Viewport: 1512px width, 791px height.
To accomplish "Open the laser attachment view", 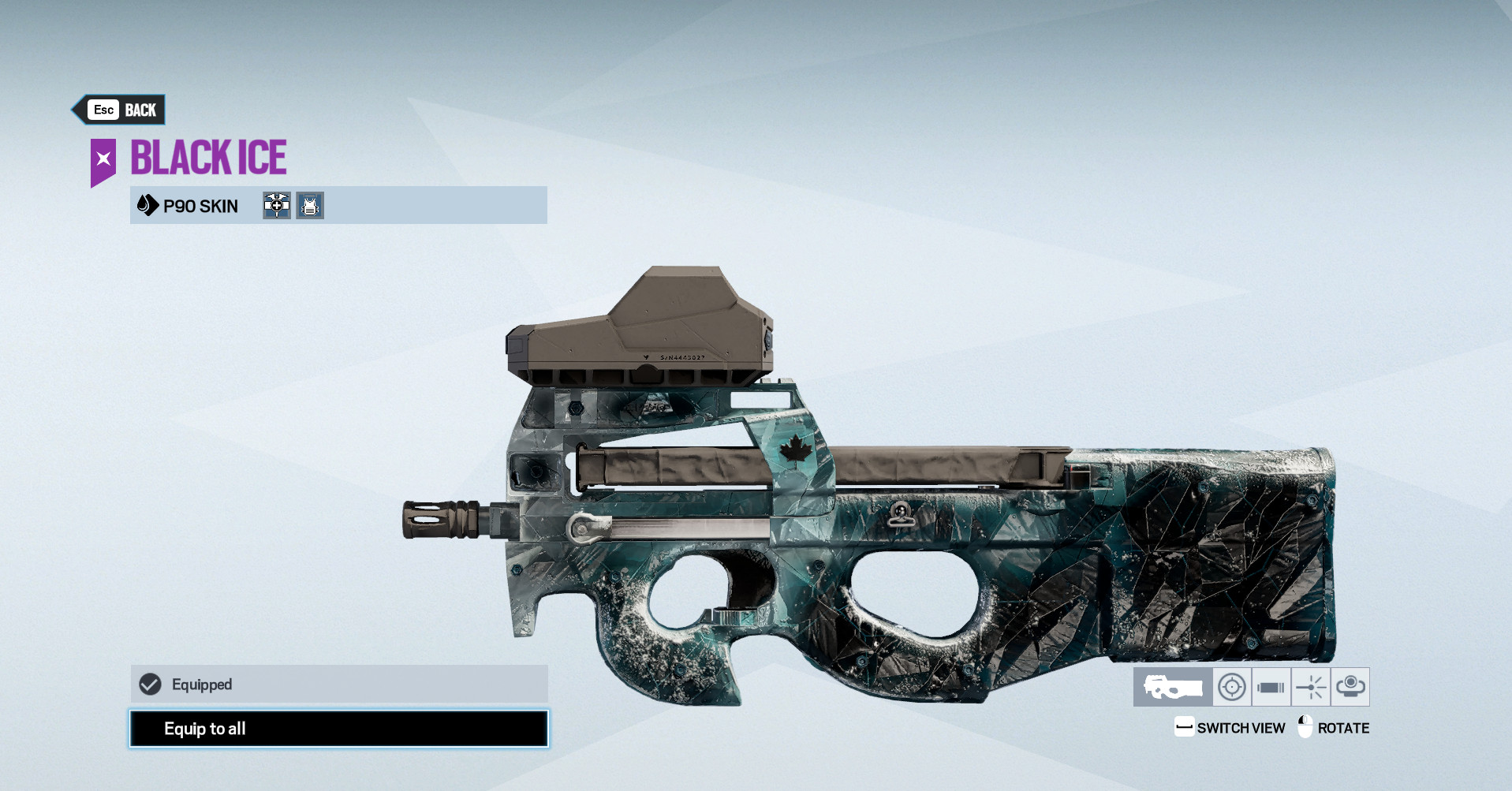I will (x=1311, y=687).
